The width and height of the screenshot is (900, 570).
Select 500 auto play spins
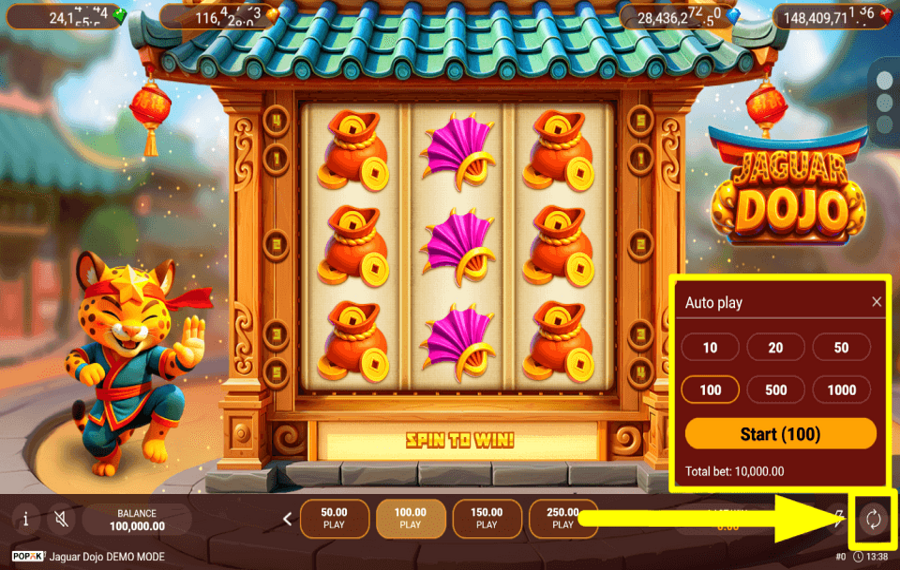pos(775,390)
